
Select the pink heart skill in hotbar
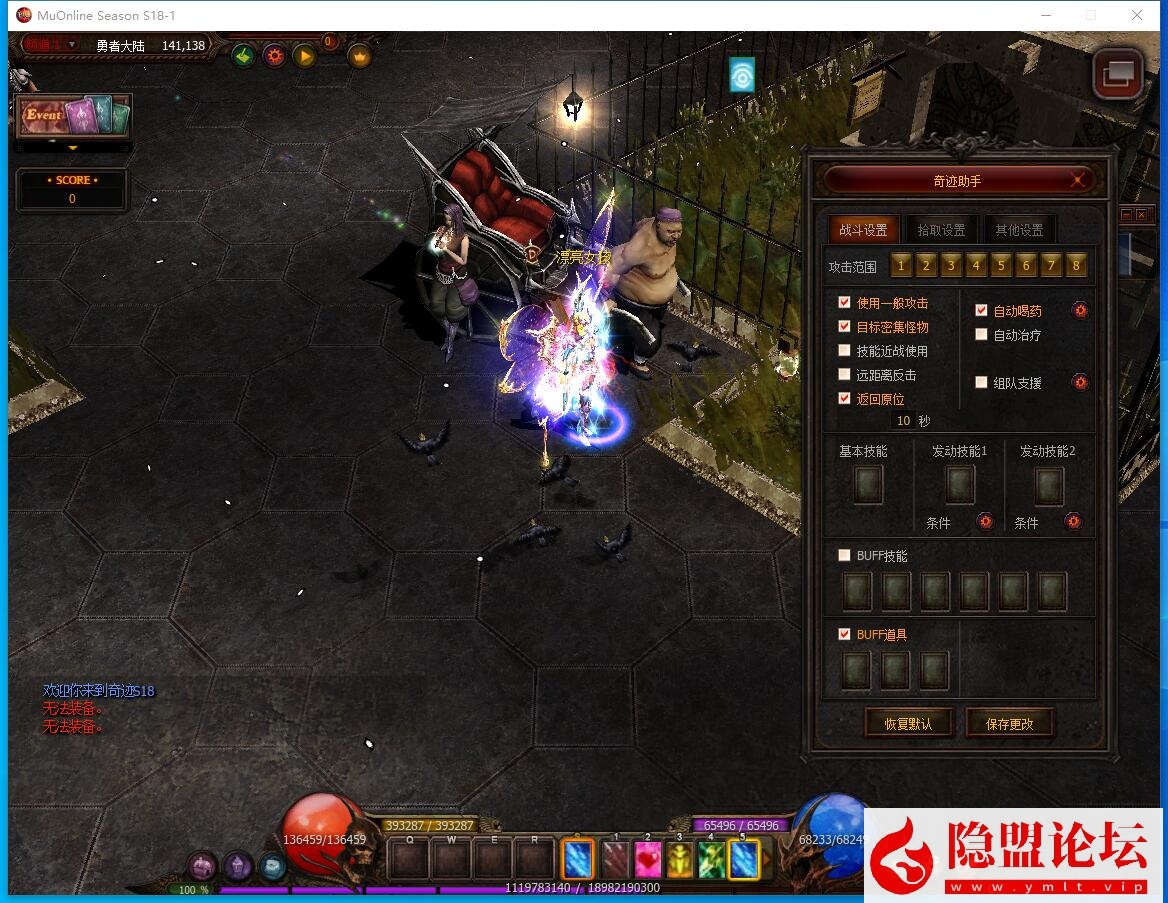point(648,859)
